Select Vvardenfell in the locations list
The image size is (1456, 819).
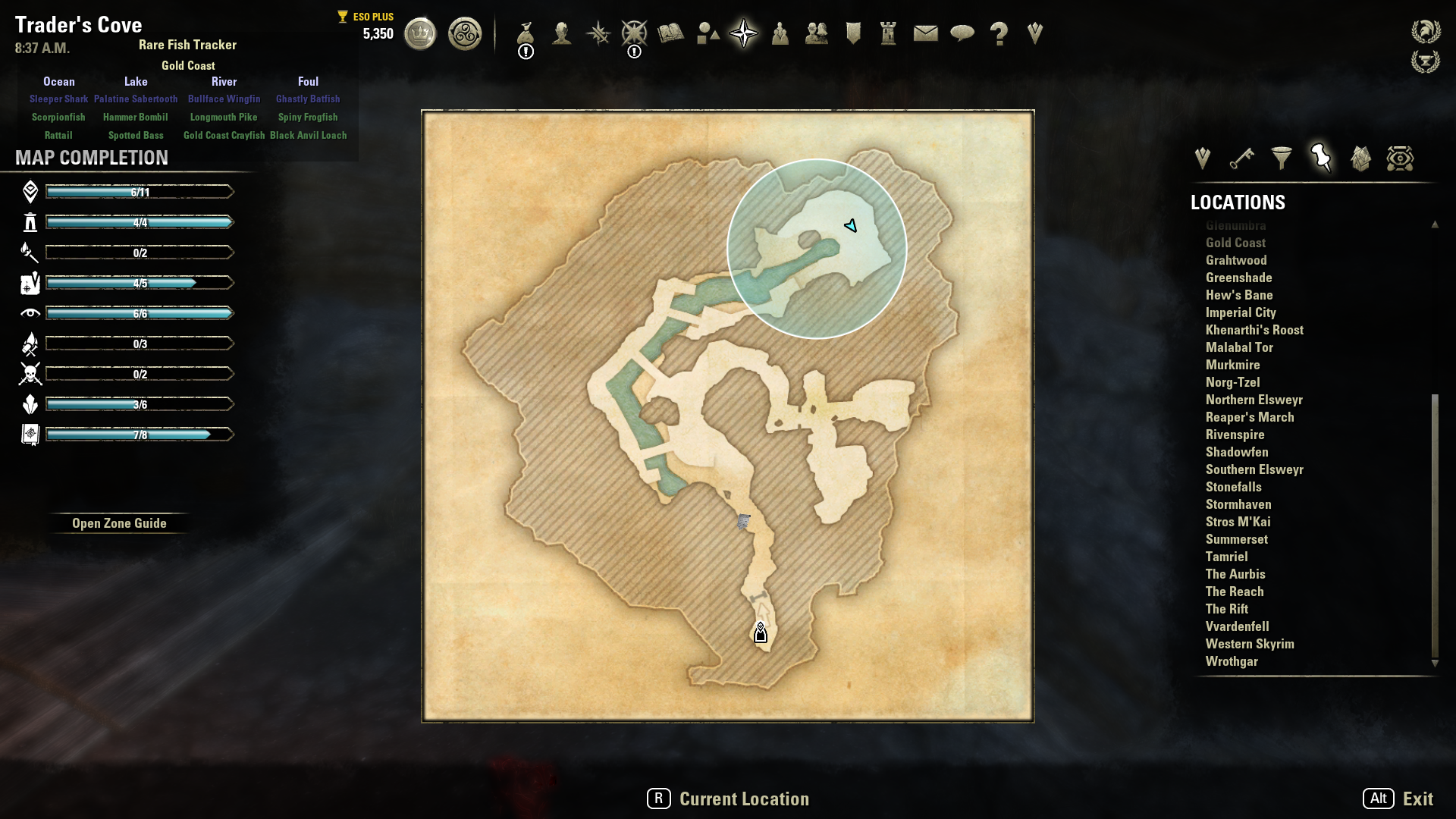coord(1237,626)
